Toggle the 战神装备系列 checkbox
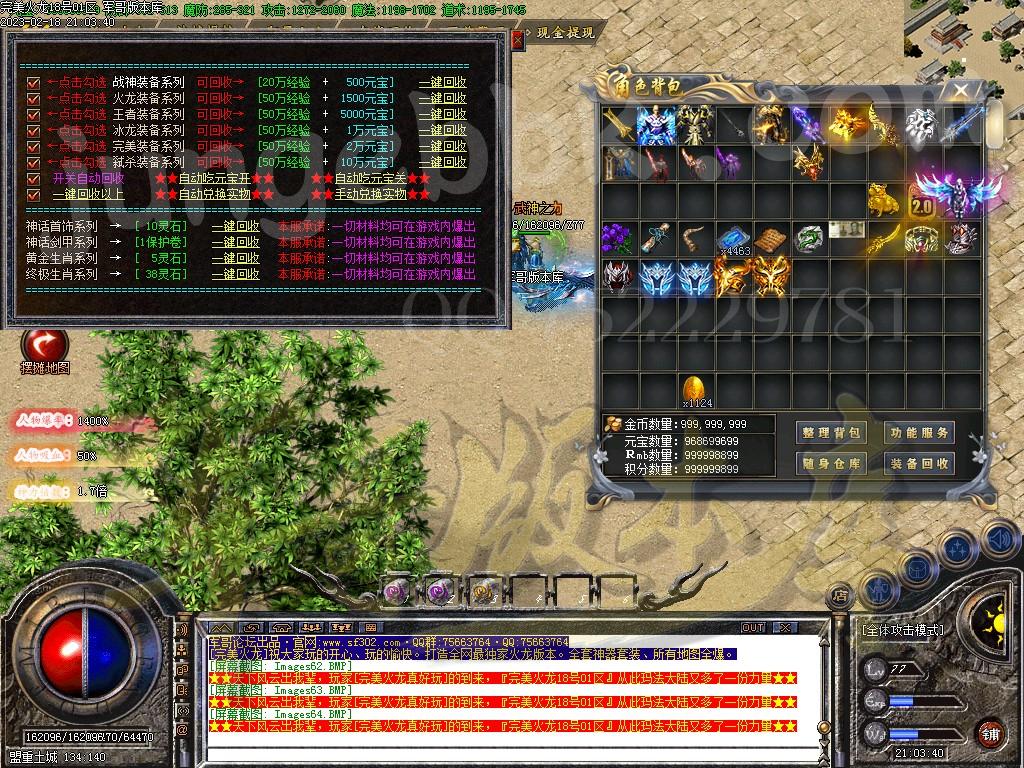Viewport: 1024px width, 768px height. [33, 82]
